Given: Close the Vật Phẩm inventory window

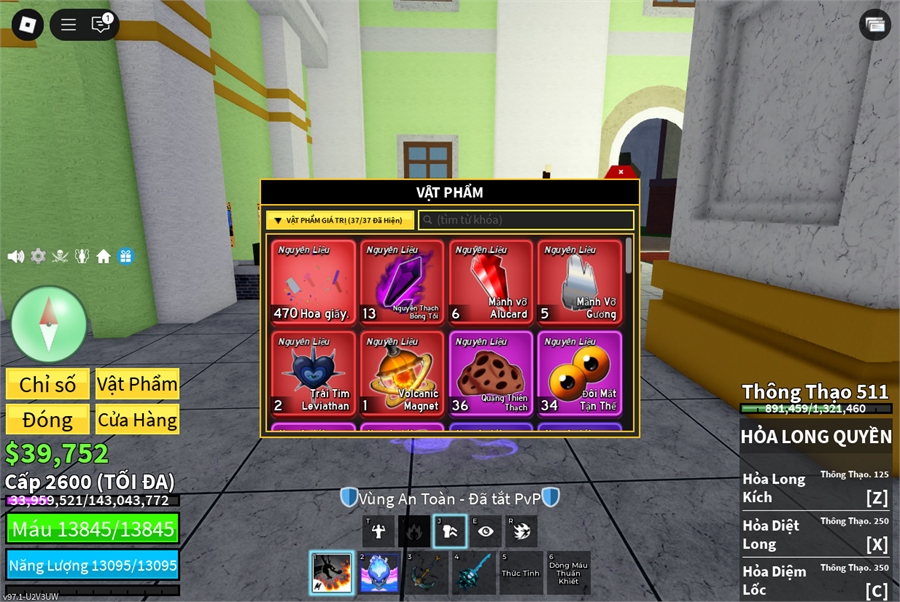Looking at the screenshot, I should (x=621, y=172).
